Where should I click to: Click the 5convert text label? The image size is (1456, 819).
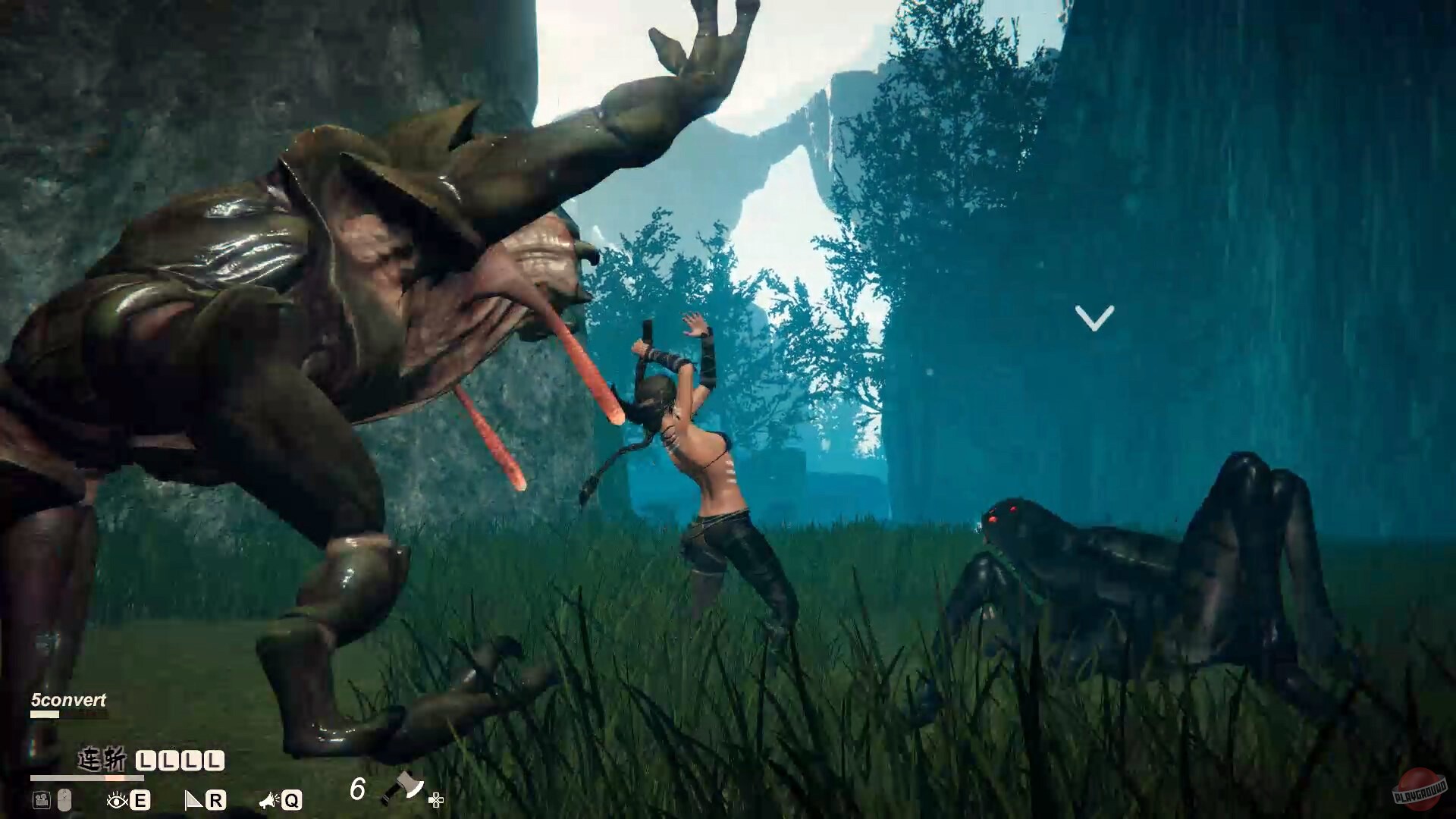(69, 700)
